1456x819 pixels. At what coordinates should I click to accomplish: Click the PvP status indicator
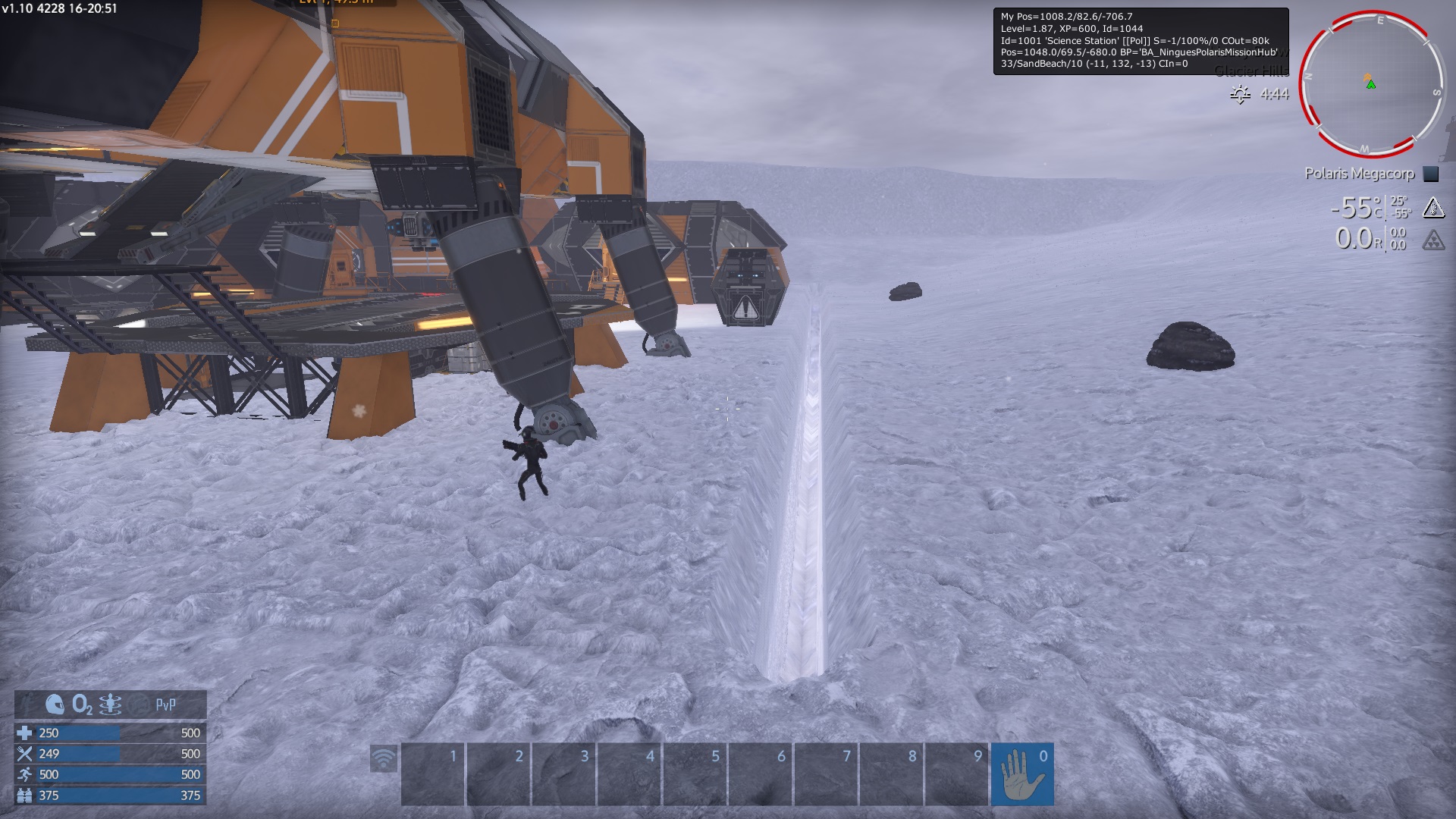tap(165, 704)
